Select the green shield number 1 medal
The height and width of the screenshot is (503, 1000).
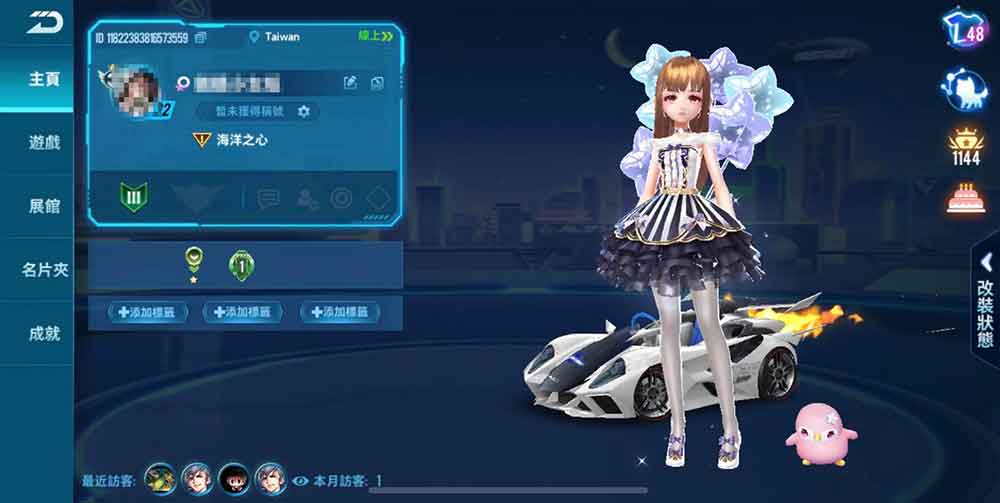pos(239,265)
